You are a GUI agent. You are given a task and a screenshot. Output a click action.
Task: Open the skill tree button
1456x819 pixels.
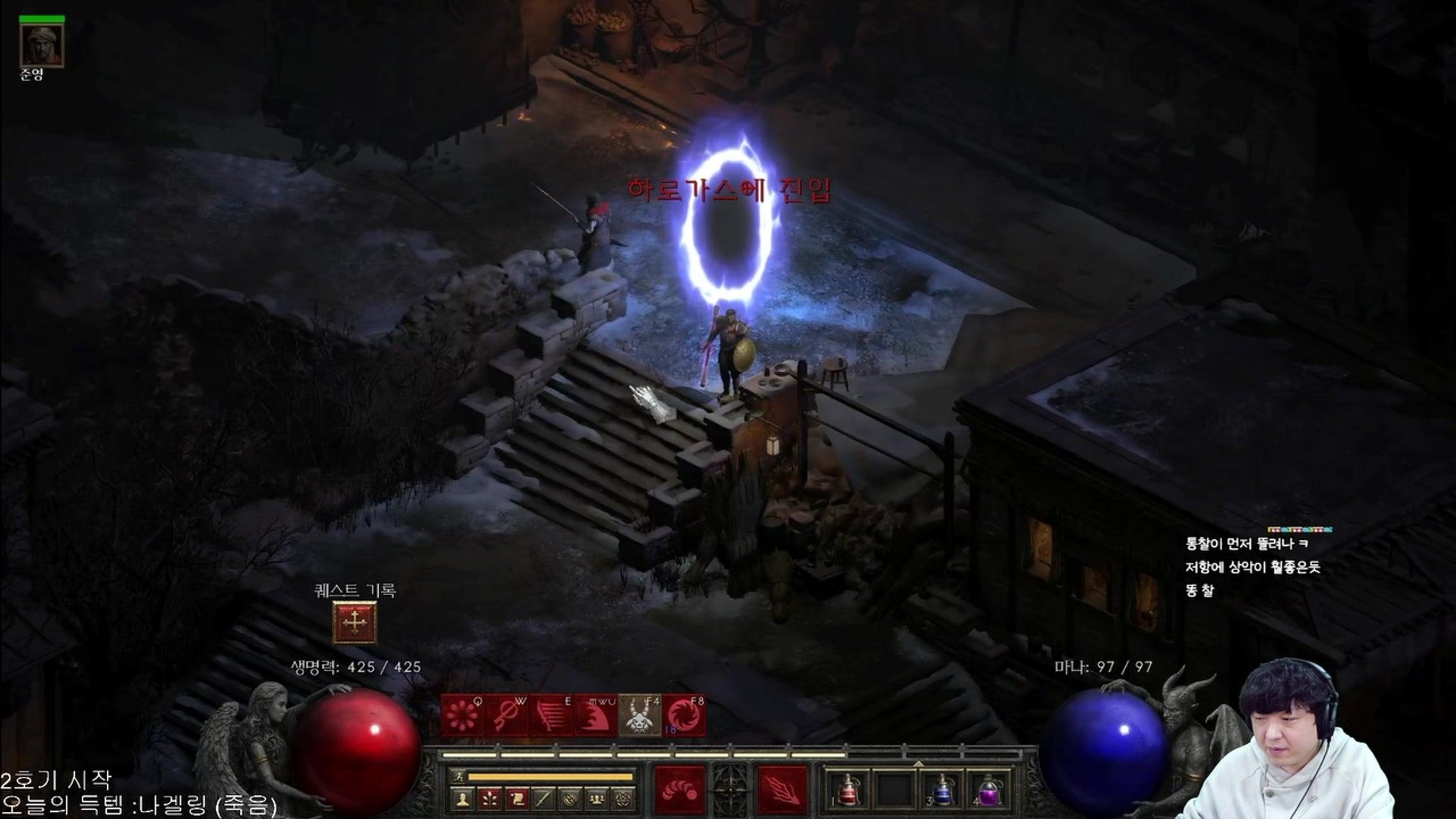pos(489,799)
